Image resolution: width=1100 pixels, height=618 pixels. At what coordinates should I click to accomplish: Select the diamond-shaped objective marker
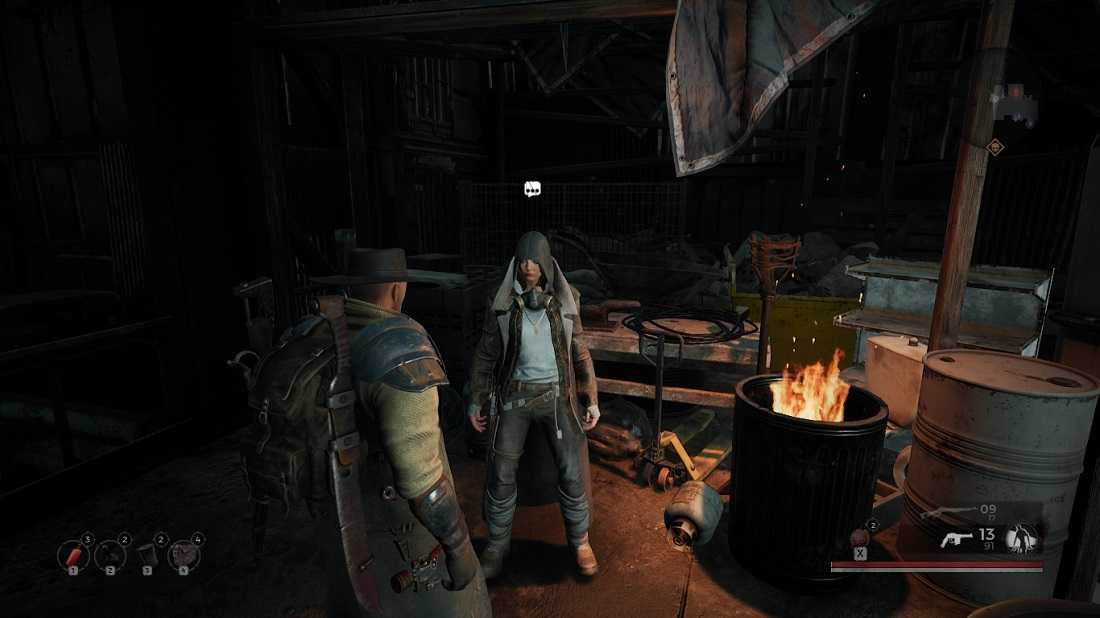pyautogui.click(x=995, y=147)
